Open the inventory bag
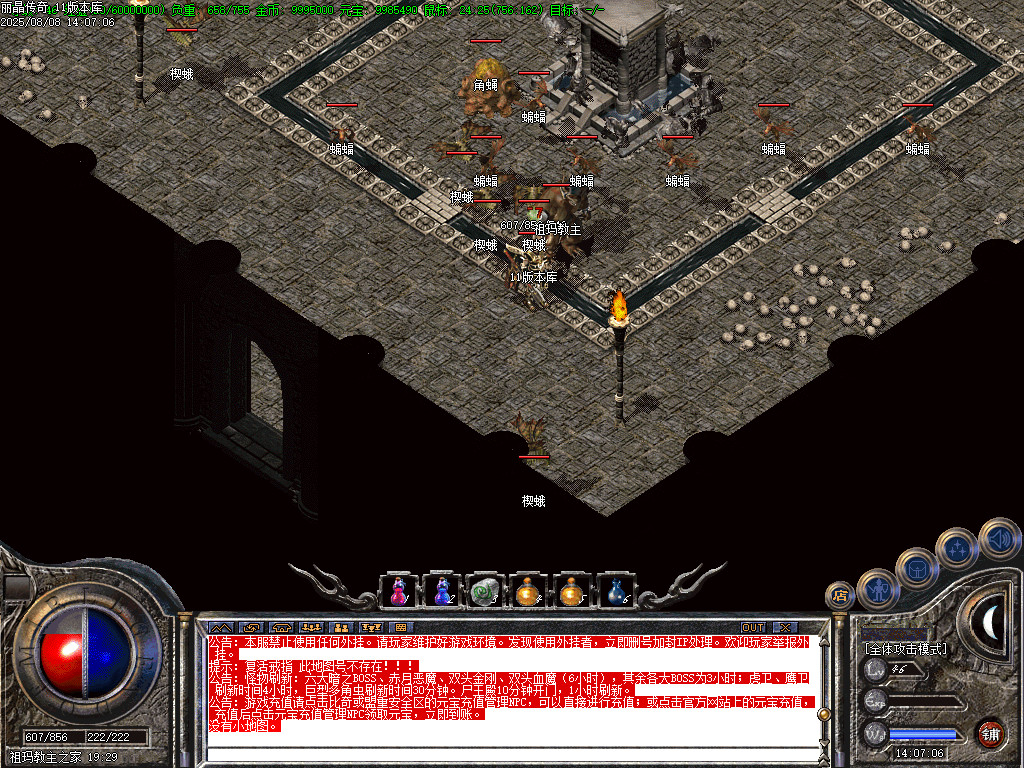The height and width of the screenshot is (768, 1024). point(916,568)
